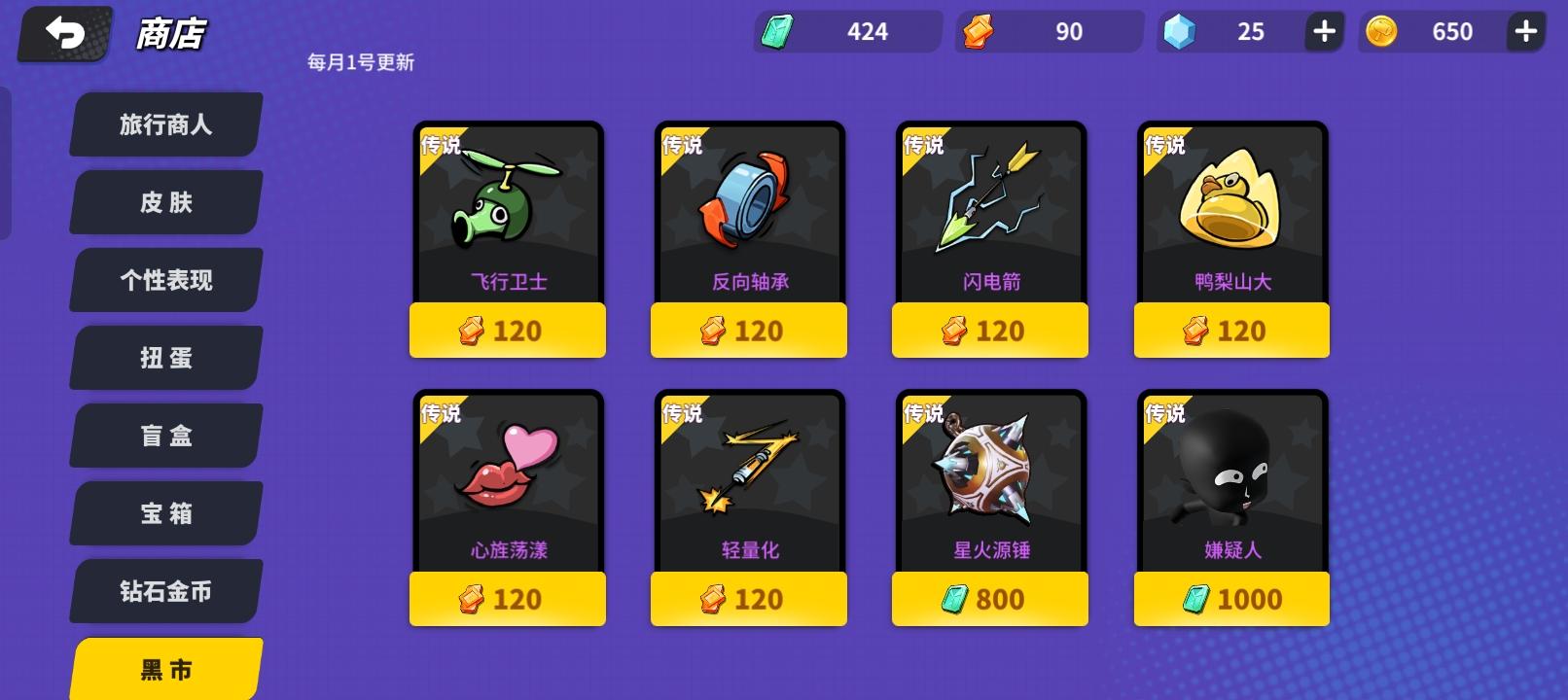1568x700 pixels.
Task: Tap the plus button next to gold coins
Action: [x=1525, y=30]
